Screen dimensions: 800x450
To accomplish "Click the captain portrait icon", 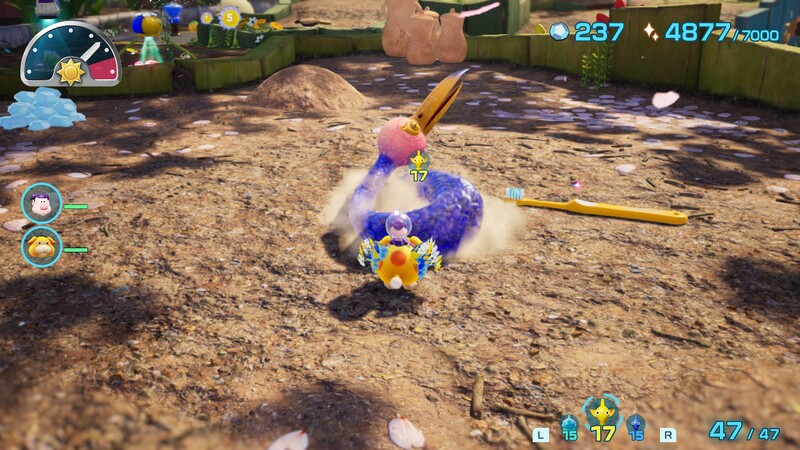I will (41, 203).
